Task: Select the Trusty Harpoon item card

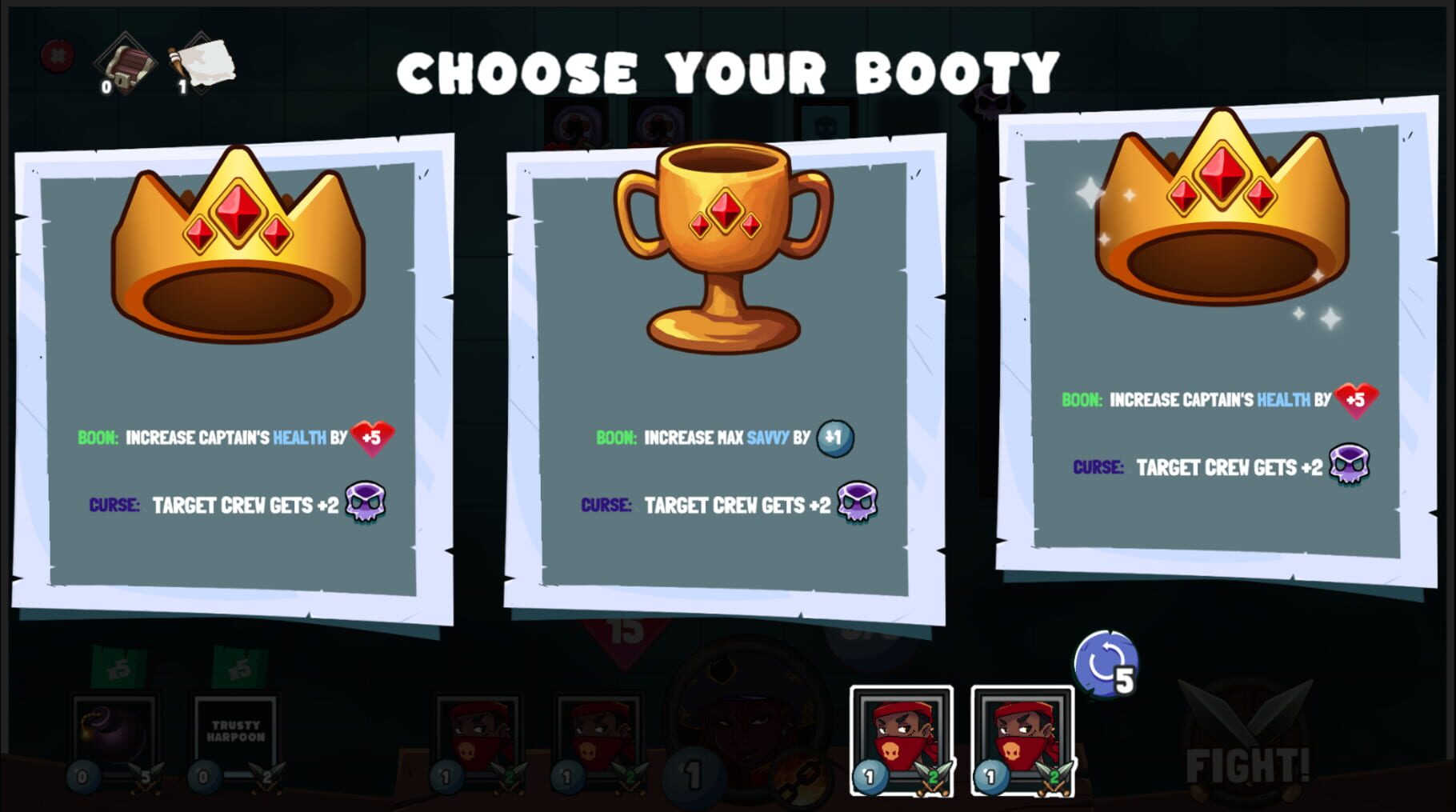Action: [x=234, y=732]
